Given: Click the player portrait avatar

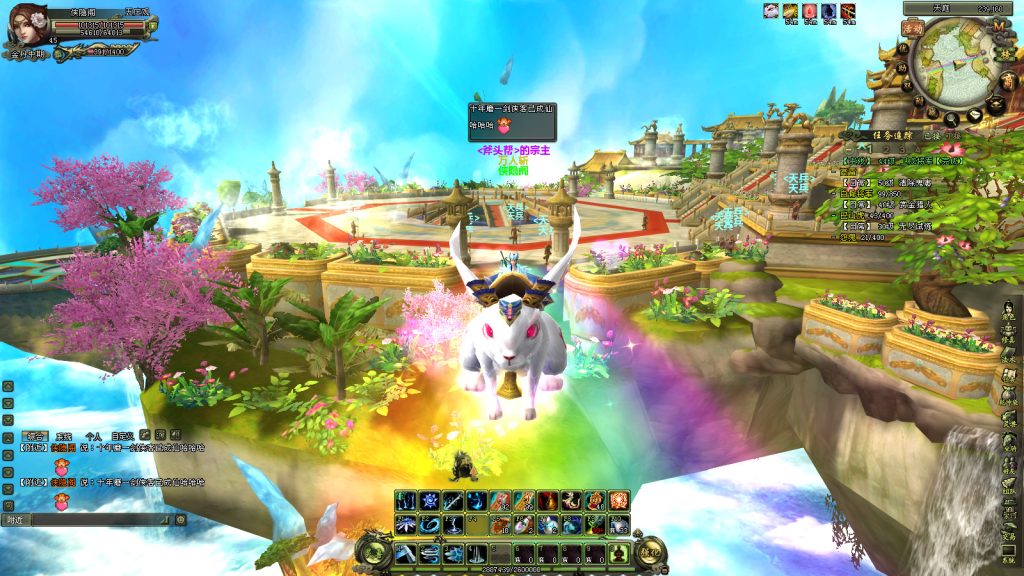Looking at the screenshot, I should (x=26, y=25).
